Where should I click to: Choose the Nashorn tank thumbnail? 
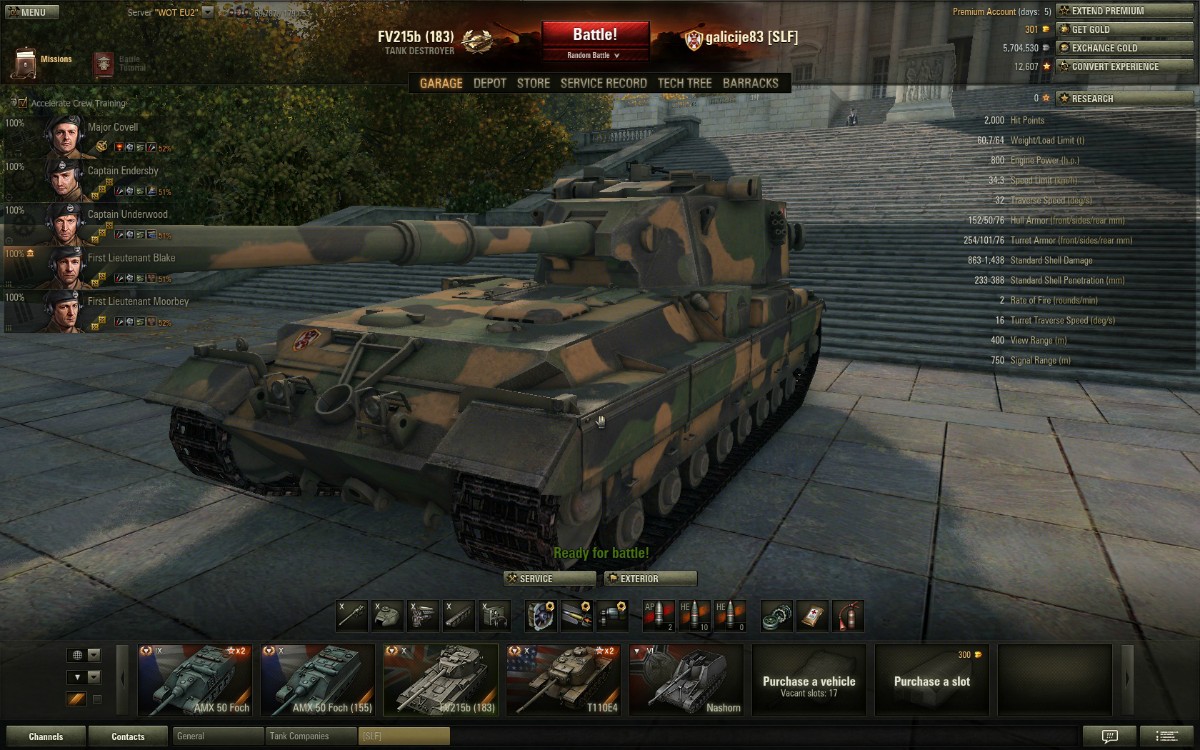pyautogui.click(x=686, y=680)
